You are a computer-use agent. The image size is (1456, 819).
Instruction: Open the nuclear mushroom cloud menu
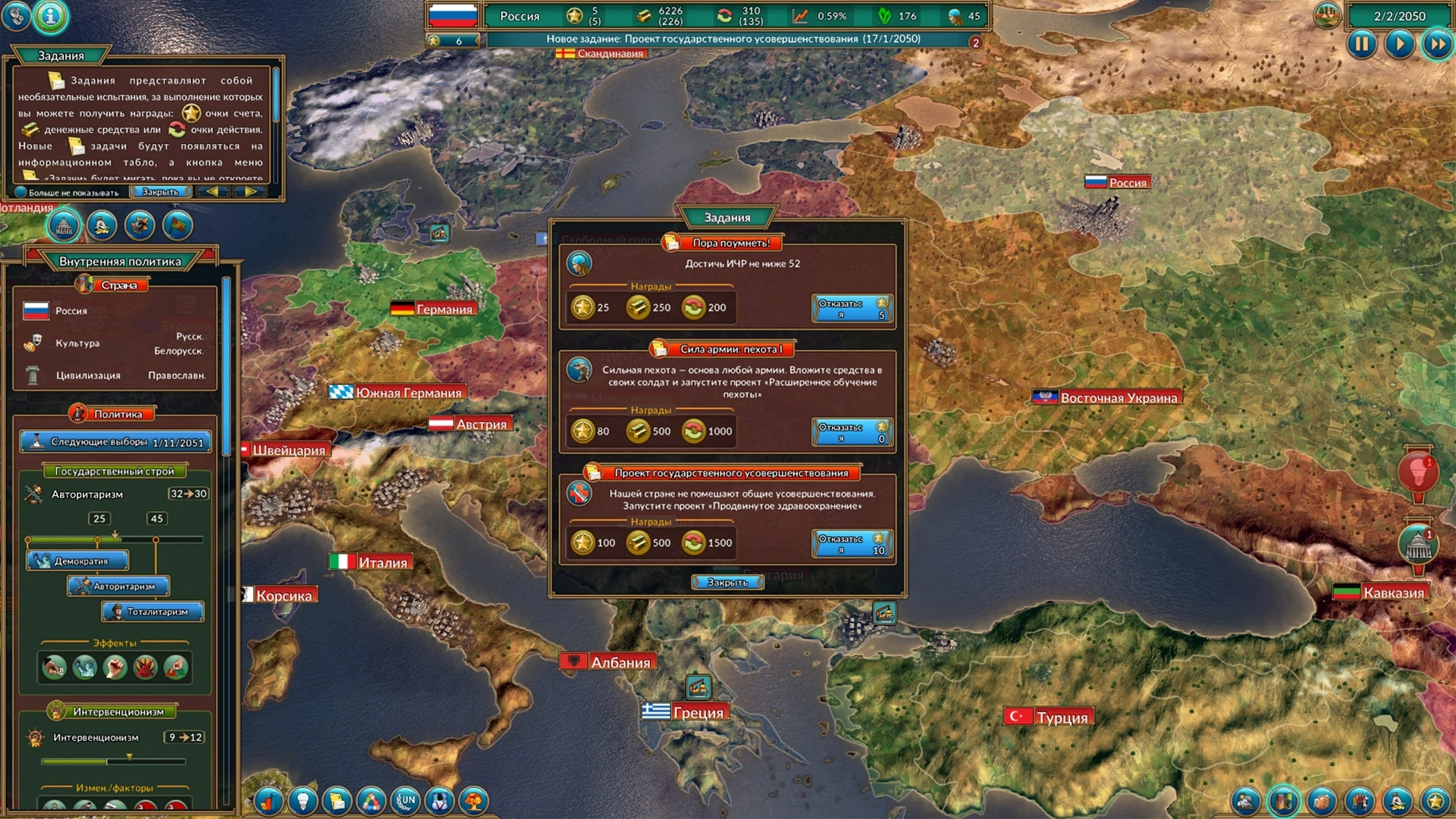click(x=474, y=801)
